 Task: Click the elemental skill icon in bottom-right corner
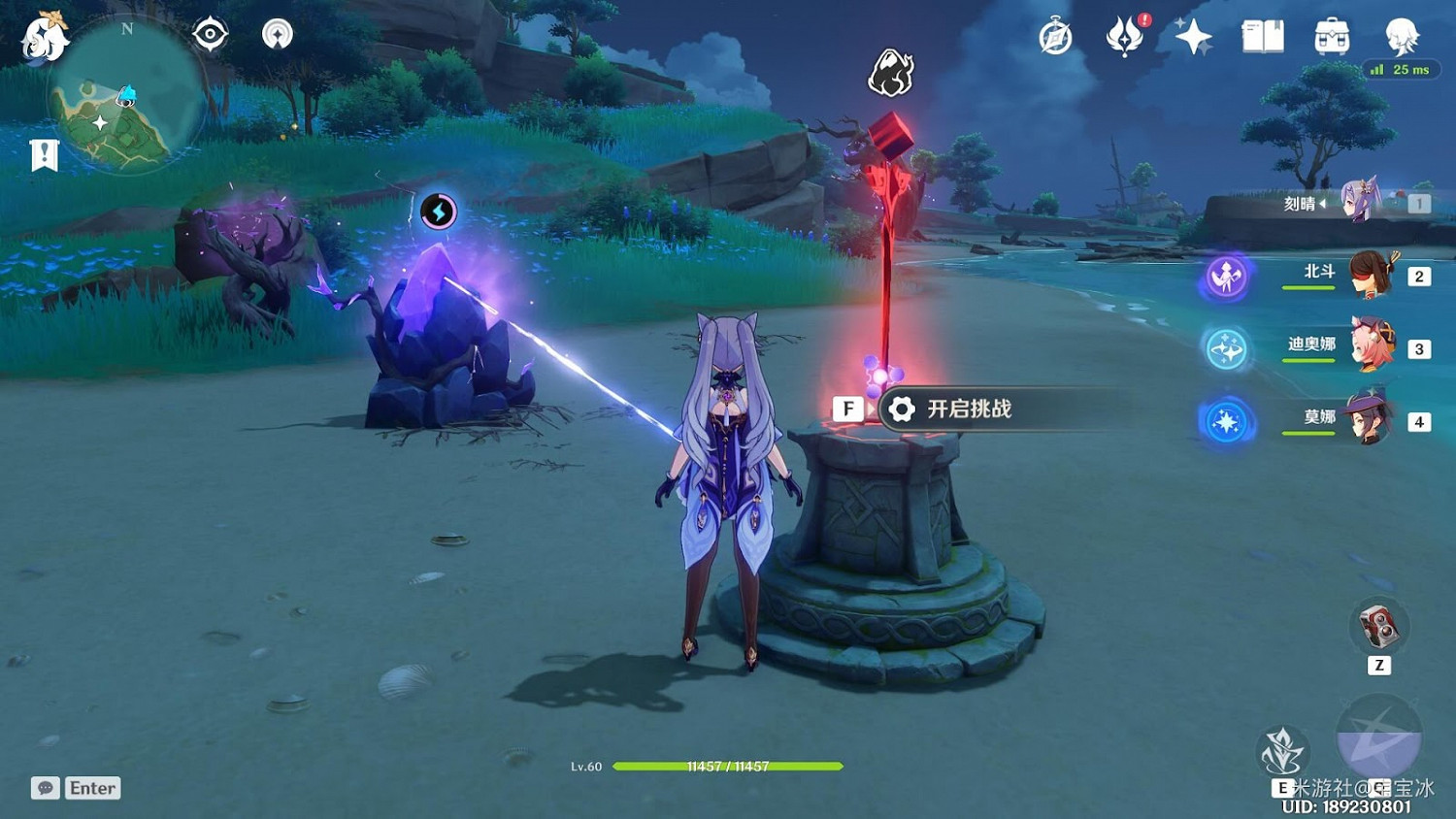(1283, 752)
